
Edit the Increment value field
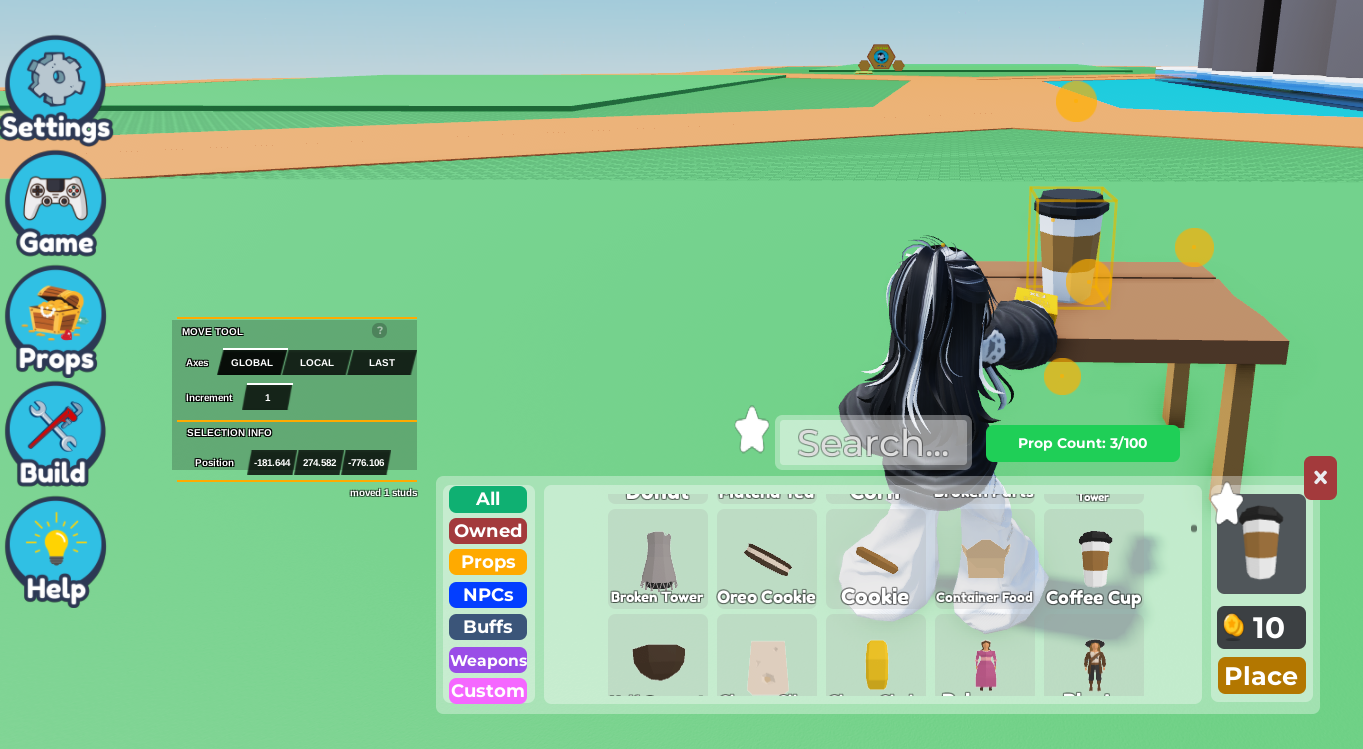[x=266, y=397]
